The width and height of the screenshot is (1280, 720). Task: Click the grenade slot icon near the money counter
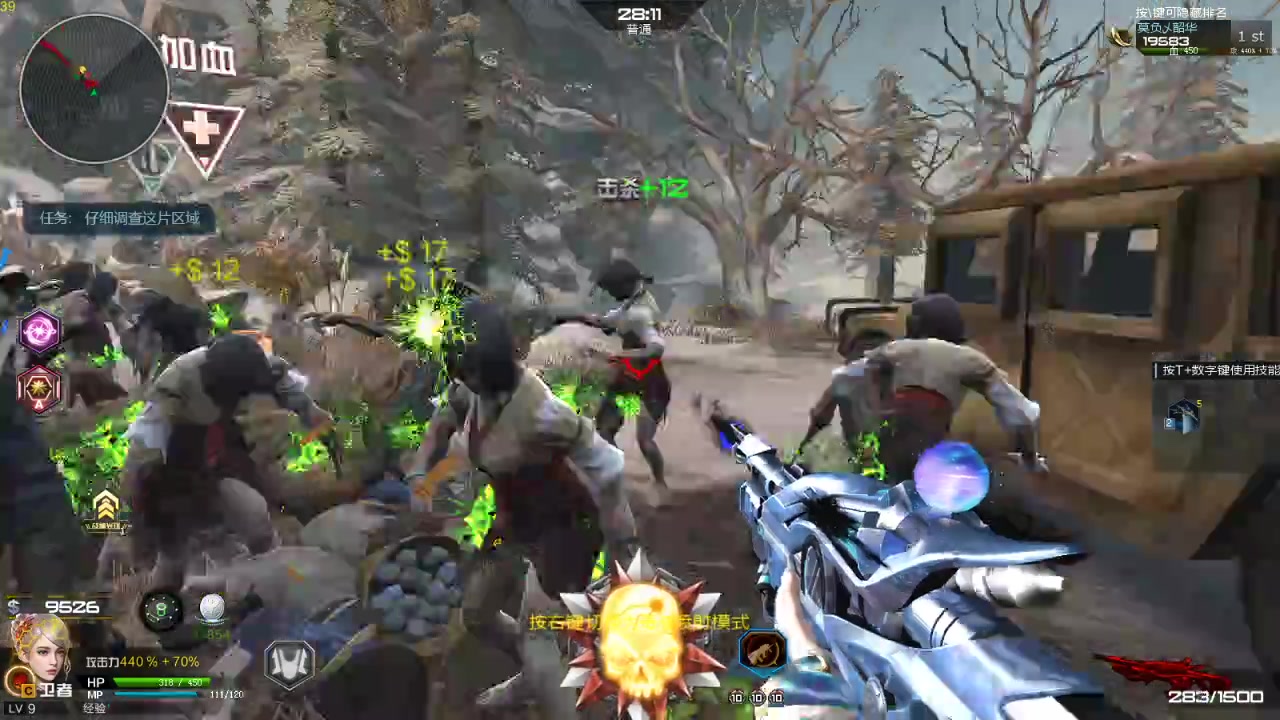click(160, 610)
